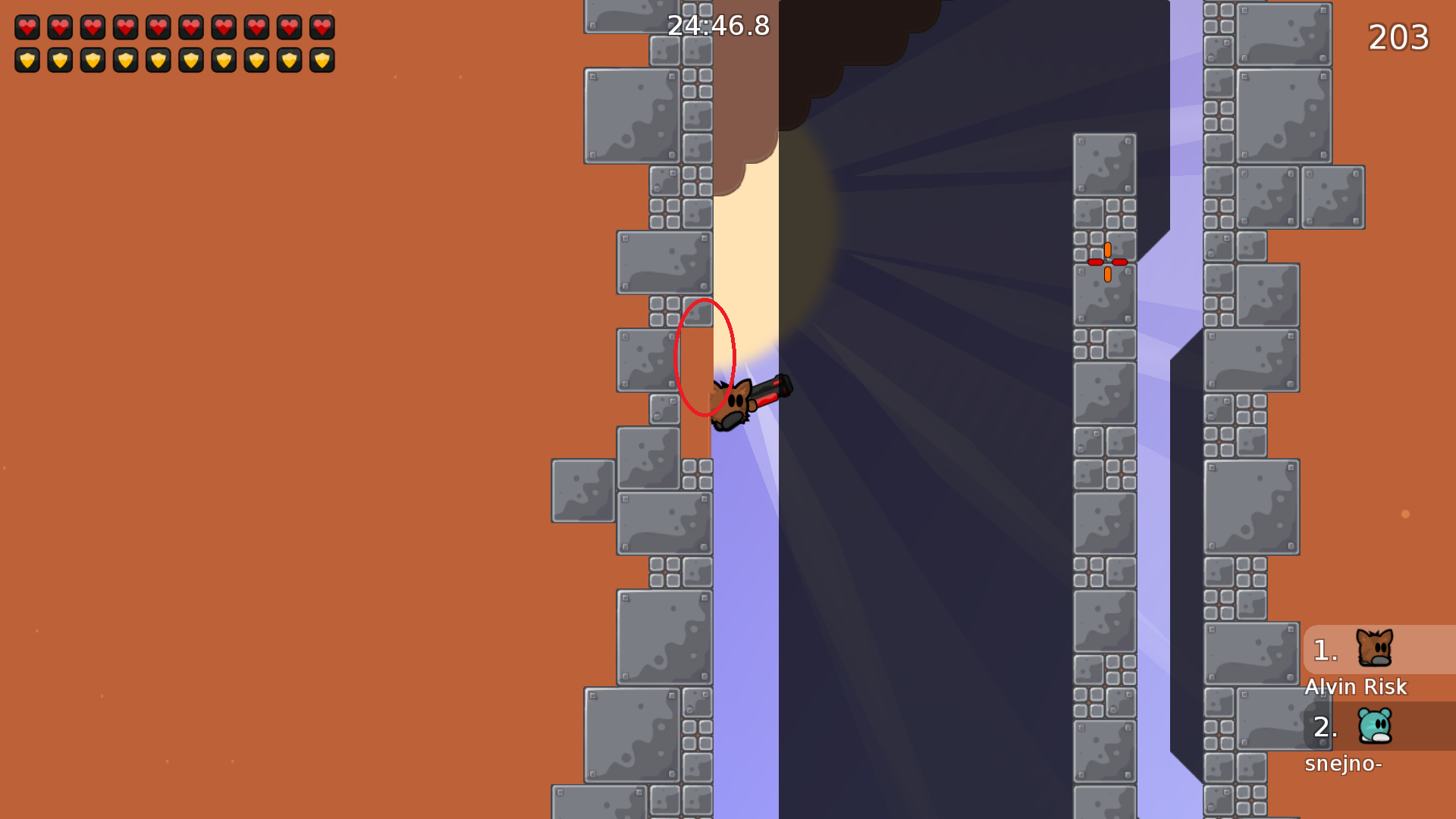Toggle the eighth heart indicator
Image resolution: width=1456 pixels, height=819 pixels.
tap(256, 28)
